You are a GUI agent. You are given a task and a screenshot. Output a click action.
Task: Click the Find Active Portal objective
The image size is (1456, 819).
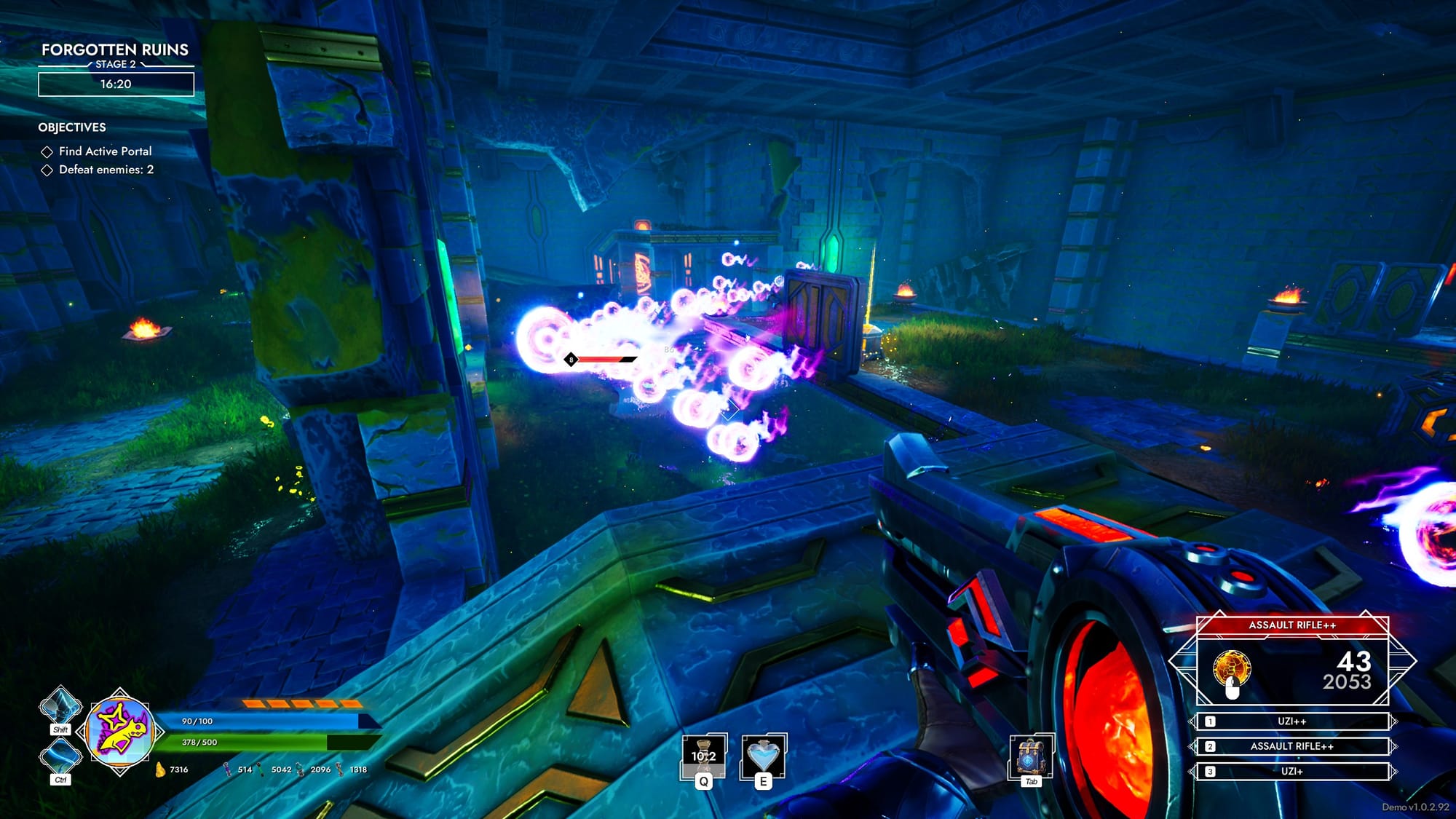click(x=105, y=151)
